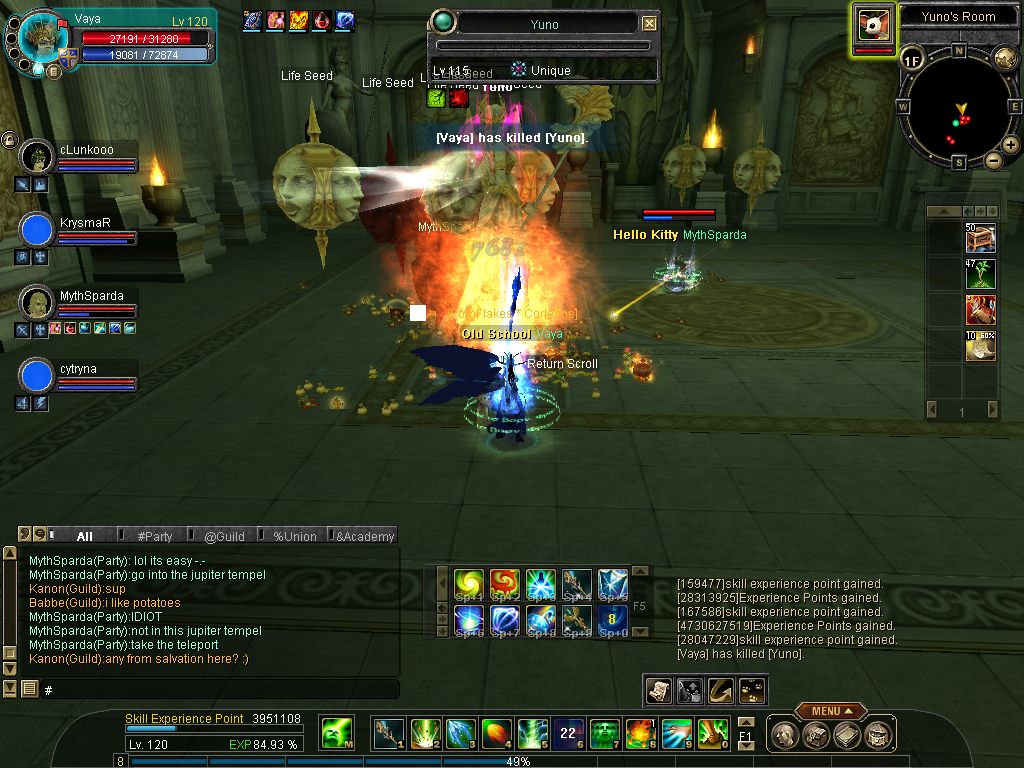Select party member cLunkooo
This screenshot has height=768, width=1024.
pos(37,156)
